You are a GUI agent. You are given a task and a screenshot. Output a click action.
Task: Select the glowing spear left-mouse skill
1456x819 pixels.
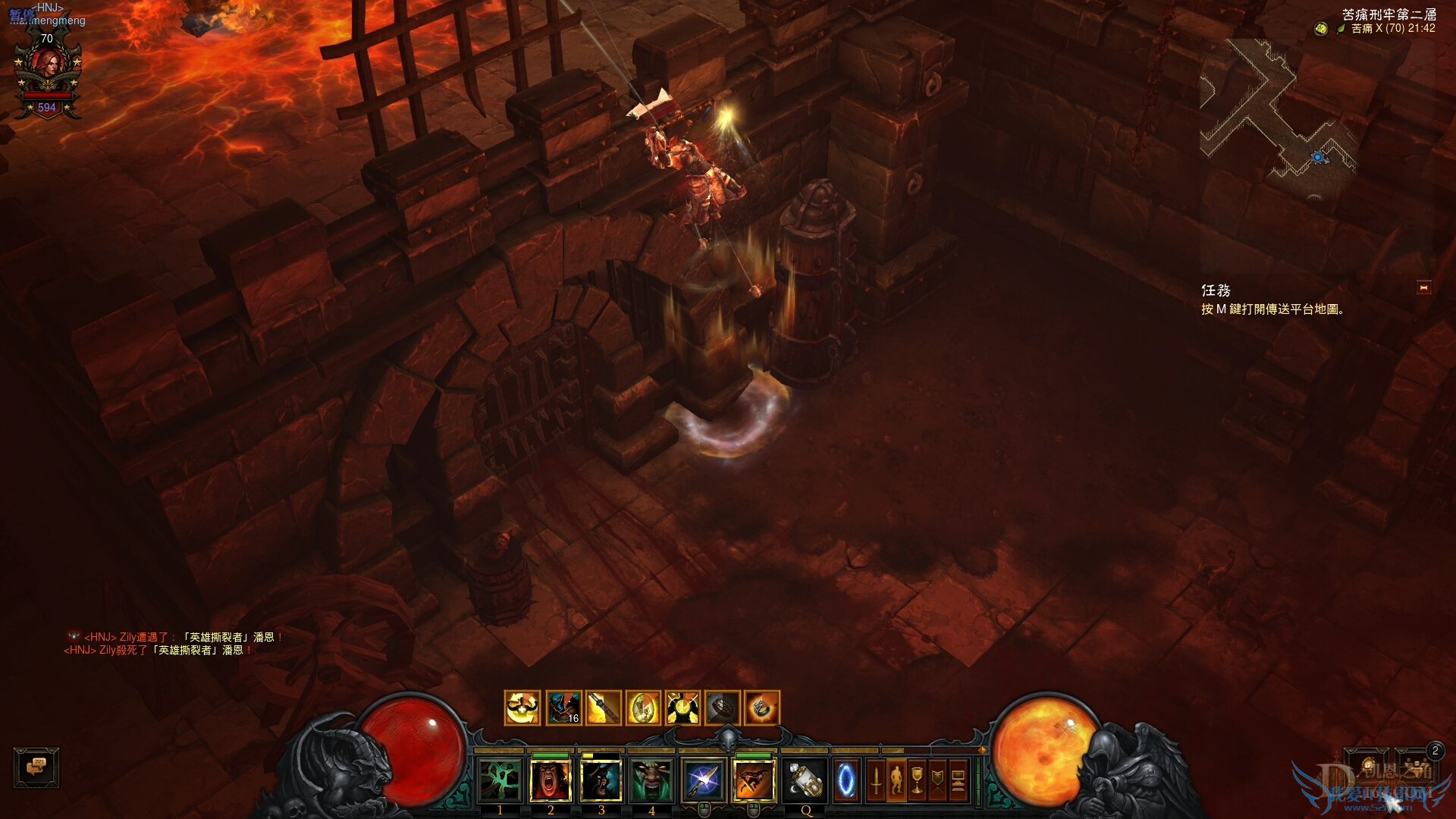pyautogui.click(x=703, y=780)
